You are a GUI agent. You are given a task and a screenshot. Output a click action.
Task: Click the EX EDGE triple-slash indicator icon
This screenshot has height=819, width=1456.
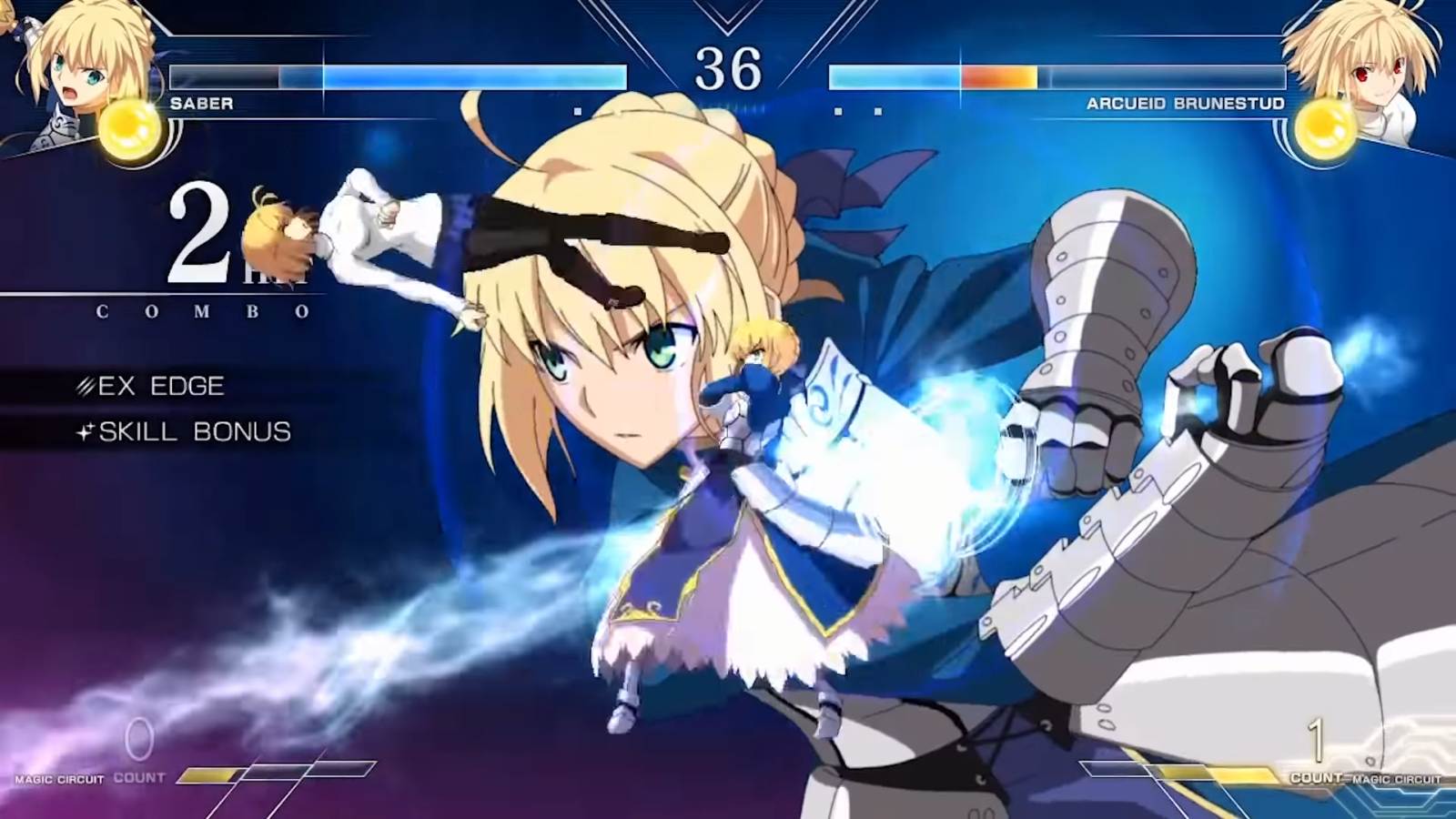point(85,385)
